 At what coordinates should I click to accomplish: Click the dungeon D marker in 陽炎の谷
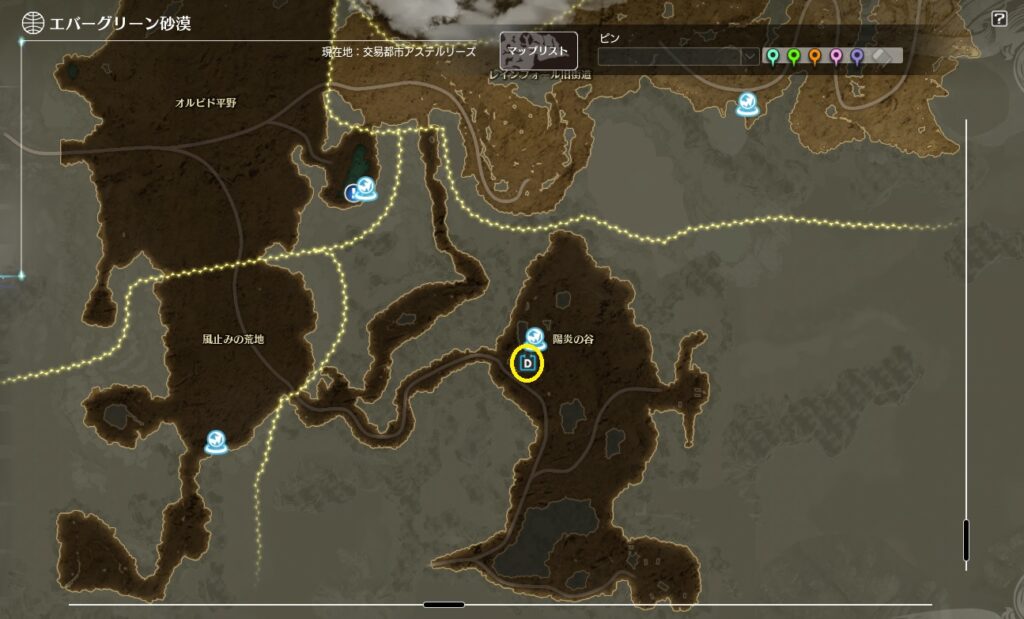click(x=527, y=363)
